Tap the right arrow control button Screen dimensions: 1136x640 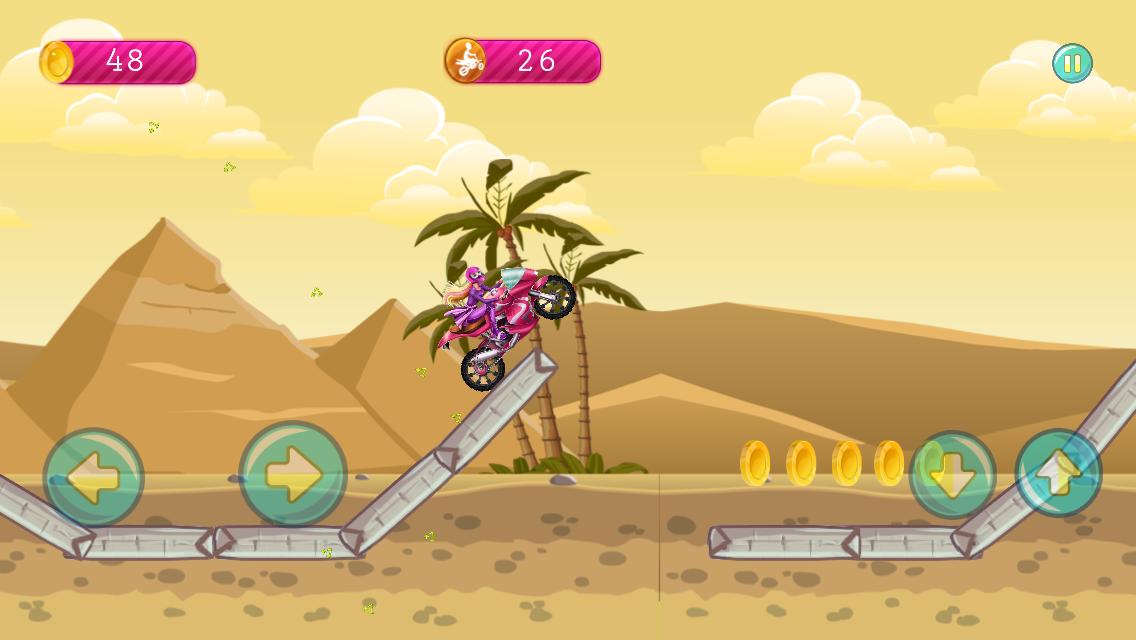293,474
